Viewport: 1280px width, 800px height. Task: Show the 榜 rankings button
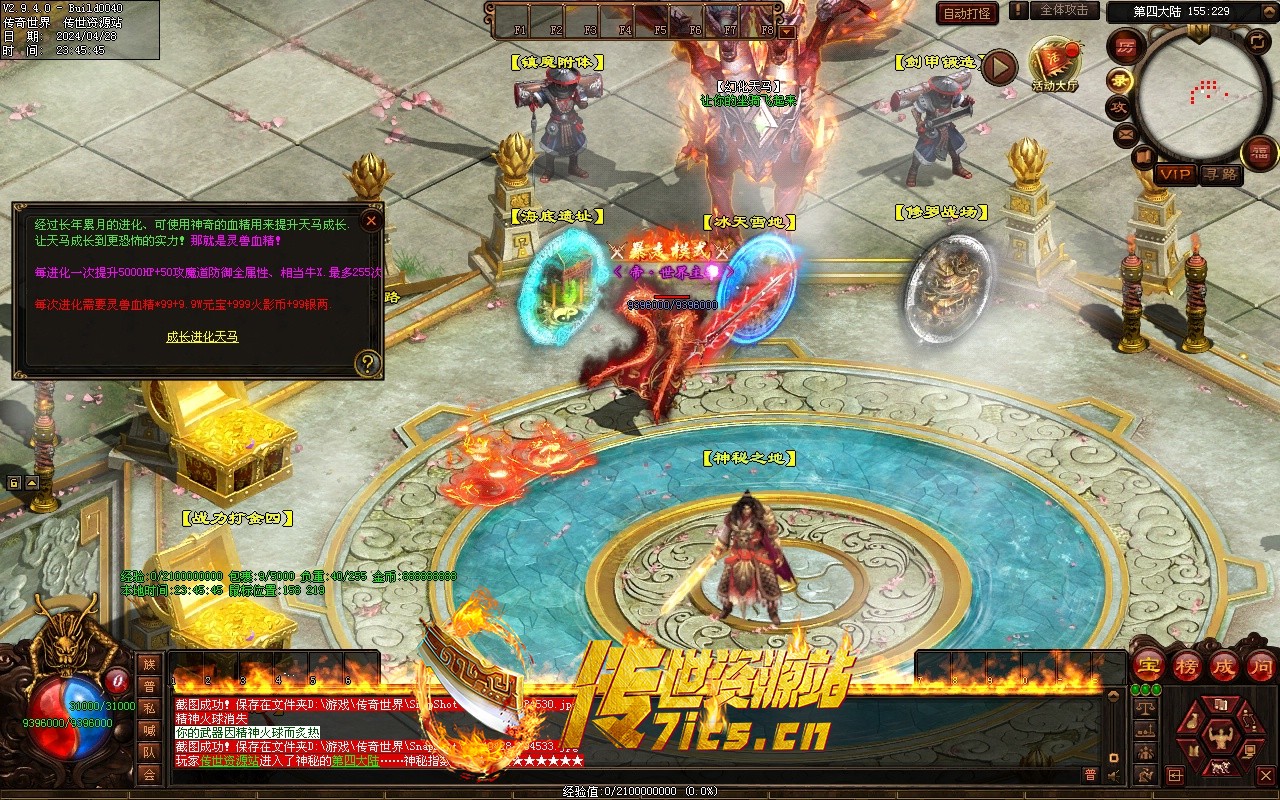(x=1186, y=665)
